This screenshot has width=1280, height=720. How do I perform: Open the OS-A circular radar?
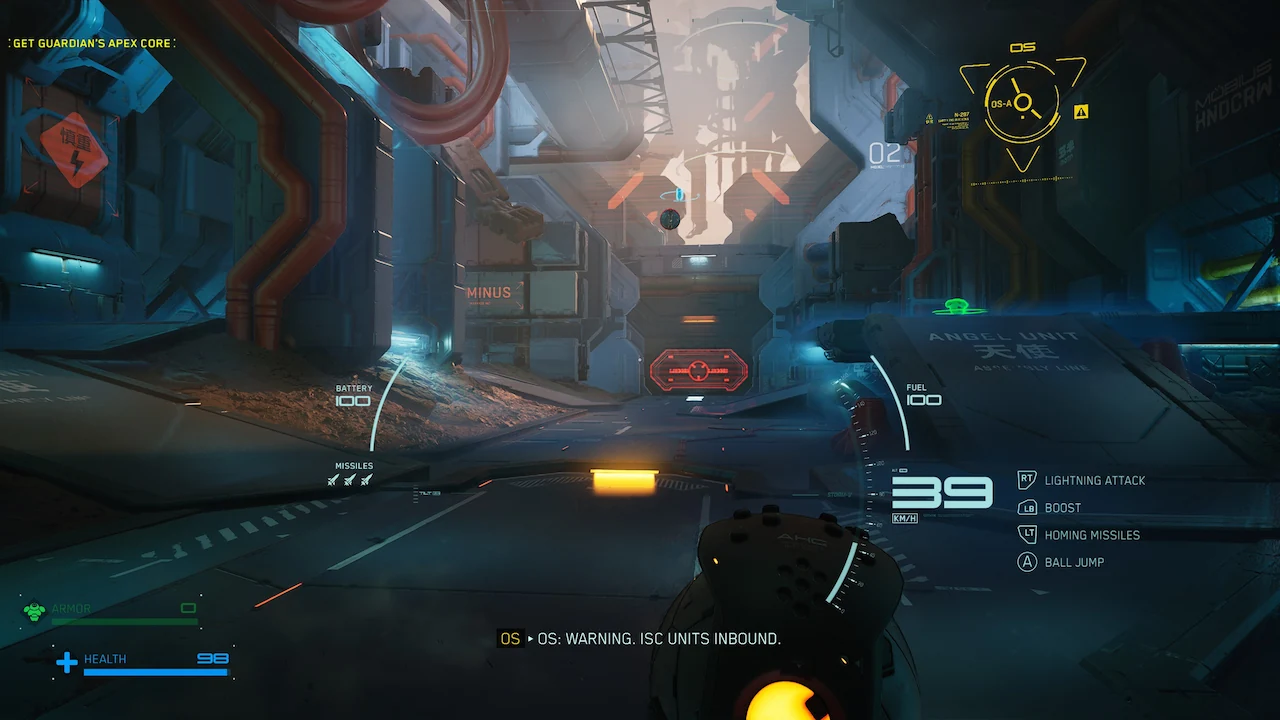point(1021,104)
